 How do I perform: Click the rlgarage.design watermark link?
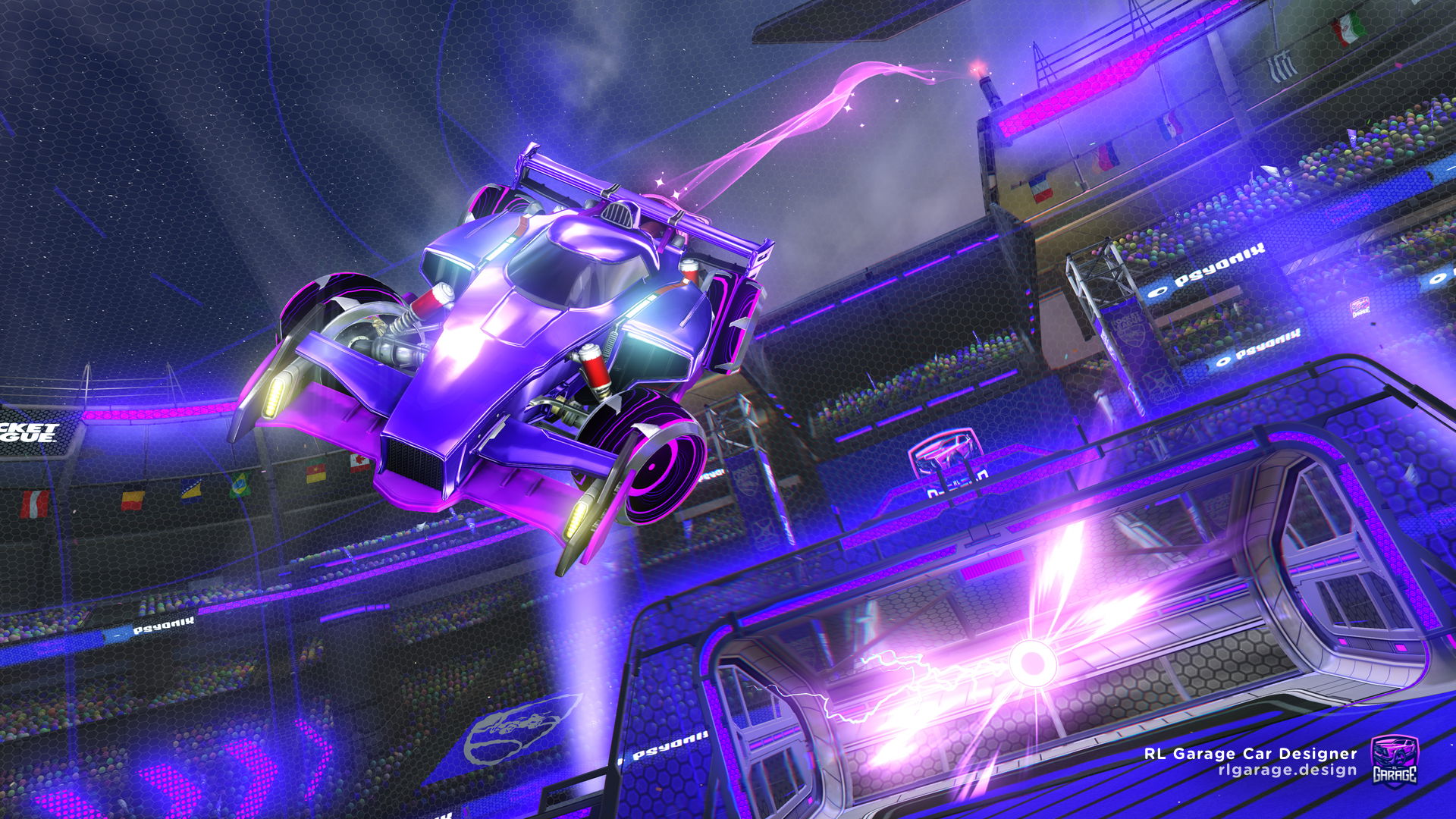pos(1287,770)
